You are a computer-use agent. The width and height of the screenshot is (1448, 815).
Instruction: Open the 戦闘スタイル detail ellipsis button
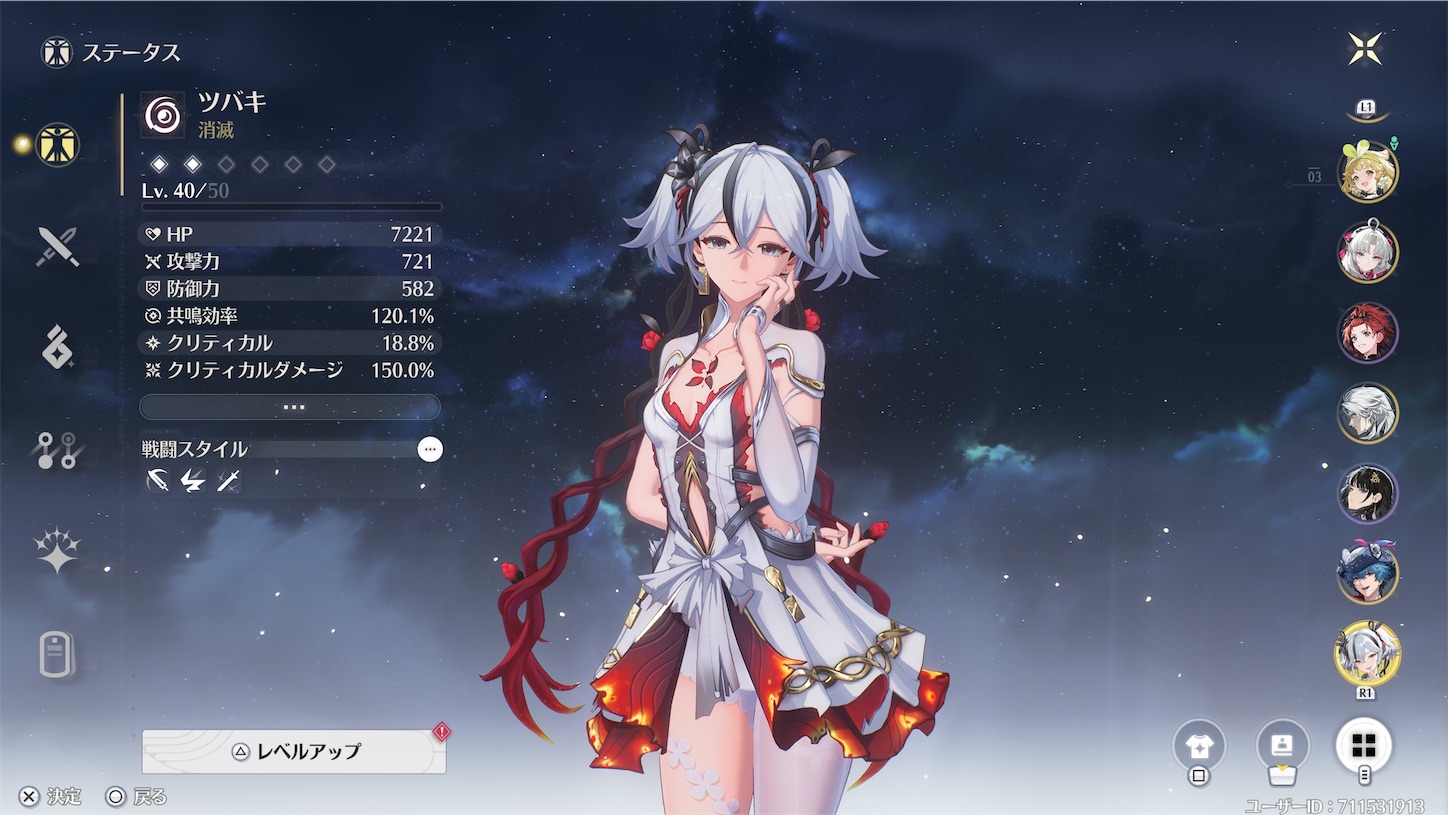(x=430, y=450)
